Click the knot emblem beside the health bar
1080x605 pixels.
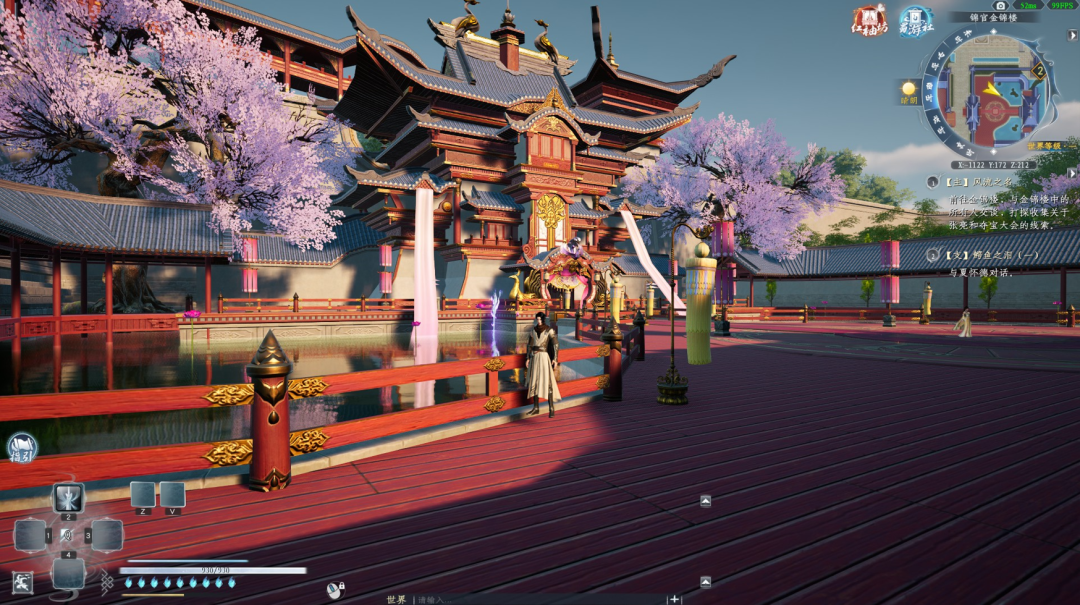pos(106,580)
